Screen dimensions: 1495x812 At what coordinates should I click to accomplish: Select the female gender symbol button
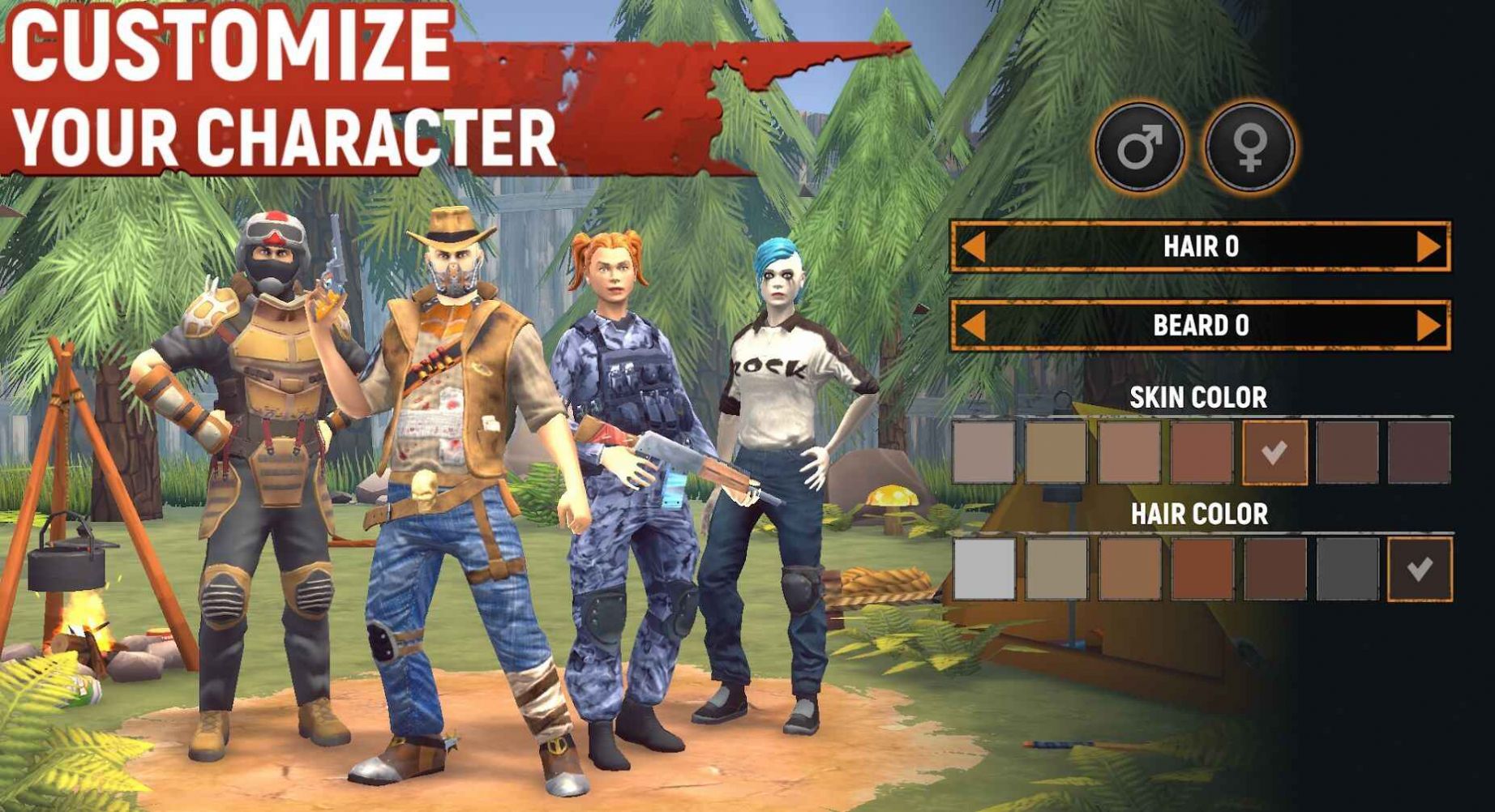click(x=1249, y=147)
